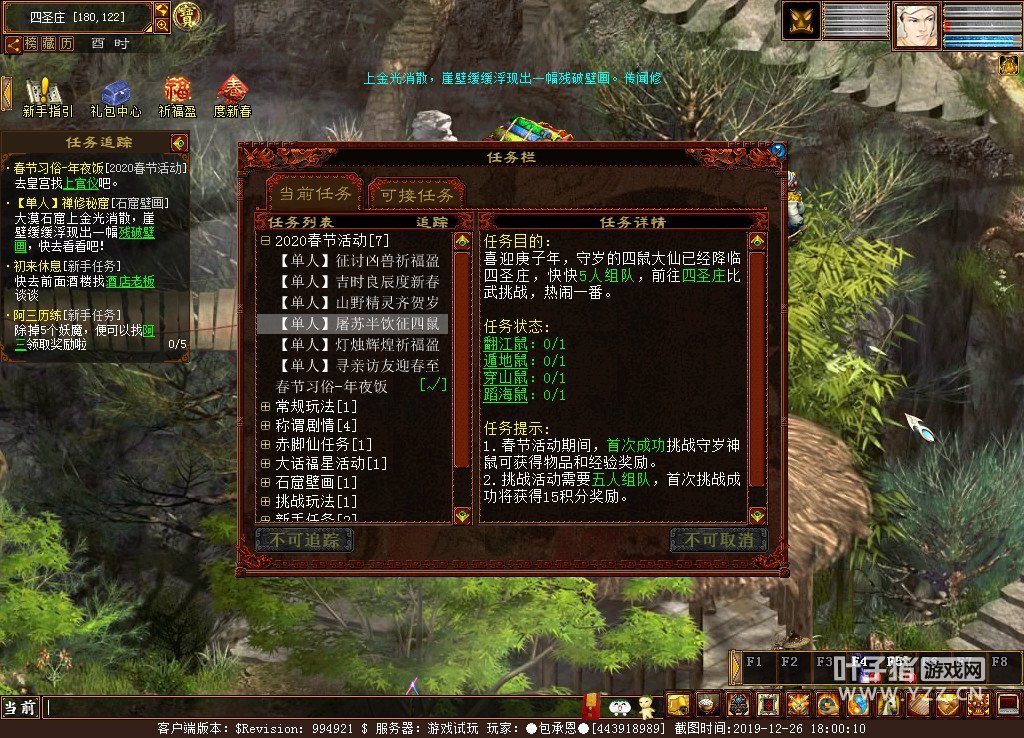The width and height of the screenshot is (1024, 738).
Task: Select quest 灯烛辉煌祈福盈
Action: (x=358, y=345)
